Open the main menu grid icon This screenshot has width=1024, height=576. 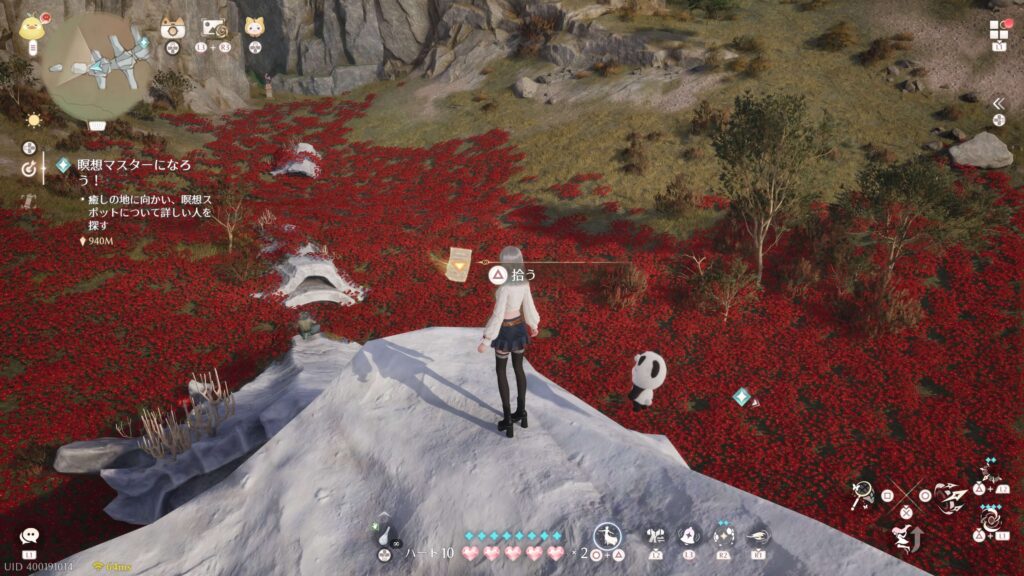tap(999, 29)
